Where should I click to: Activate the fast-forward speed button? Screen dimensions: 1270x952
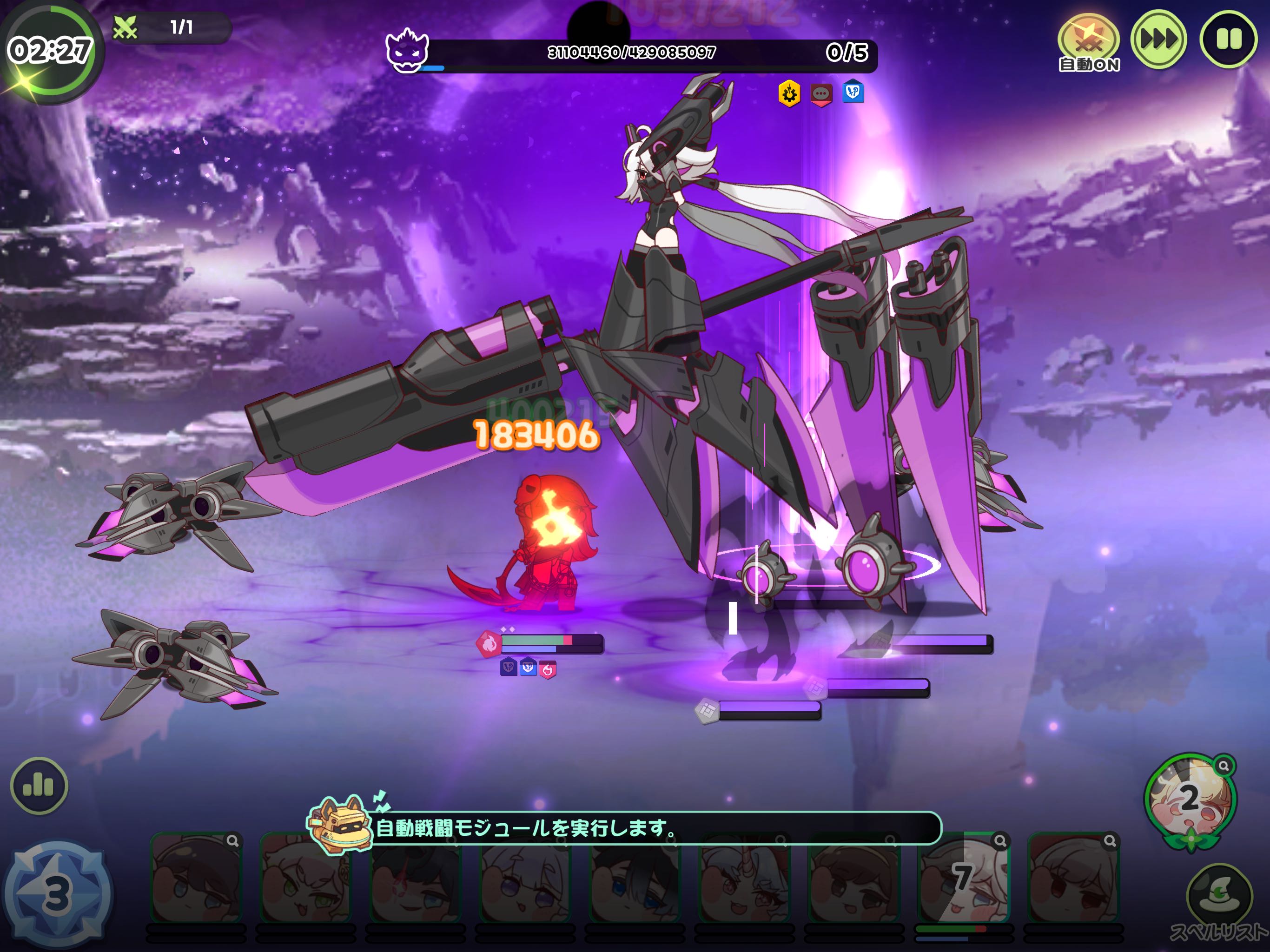[1158, 40]
